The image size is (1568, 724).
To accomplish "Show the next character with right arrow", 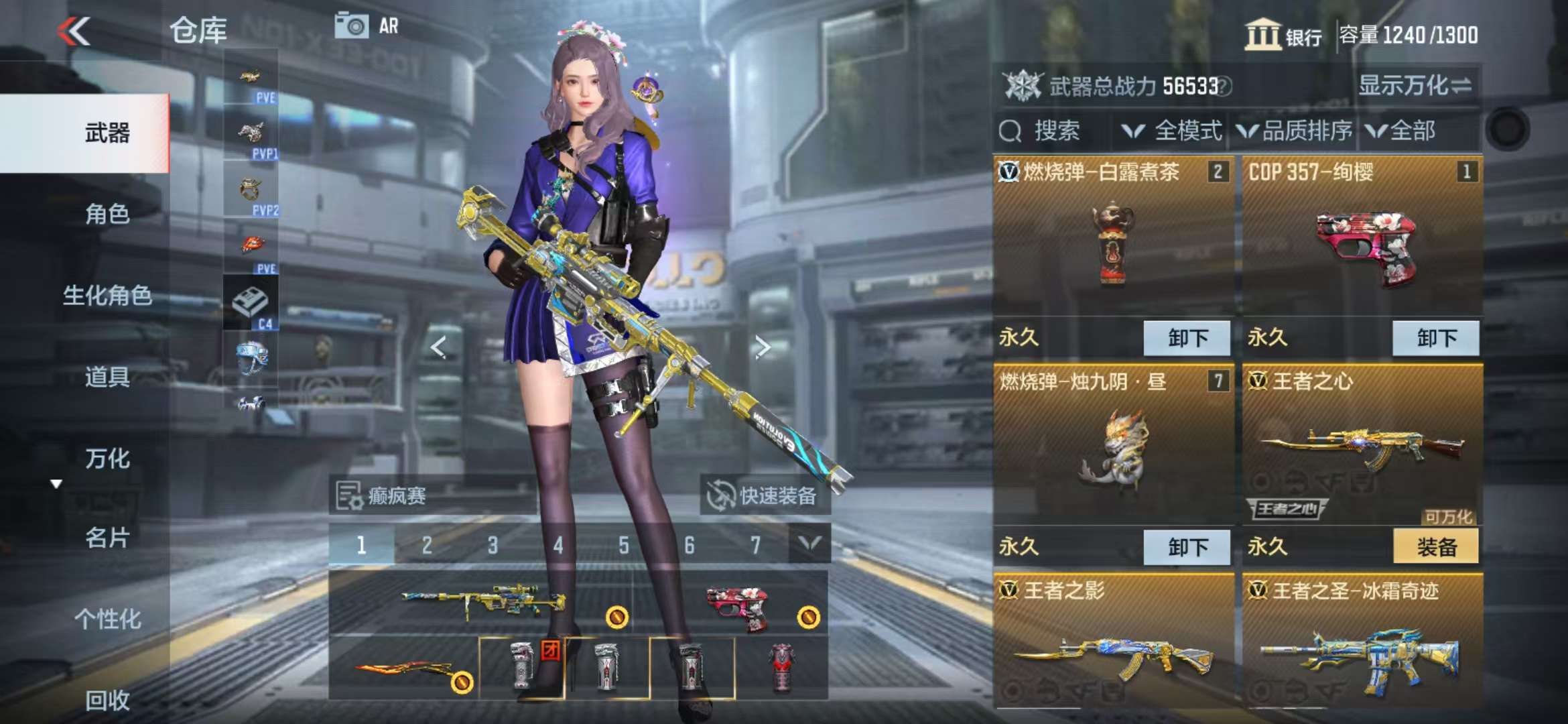I will (762, 347).
